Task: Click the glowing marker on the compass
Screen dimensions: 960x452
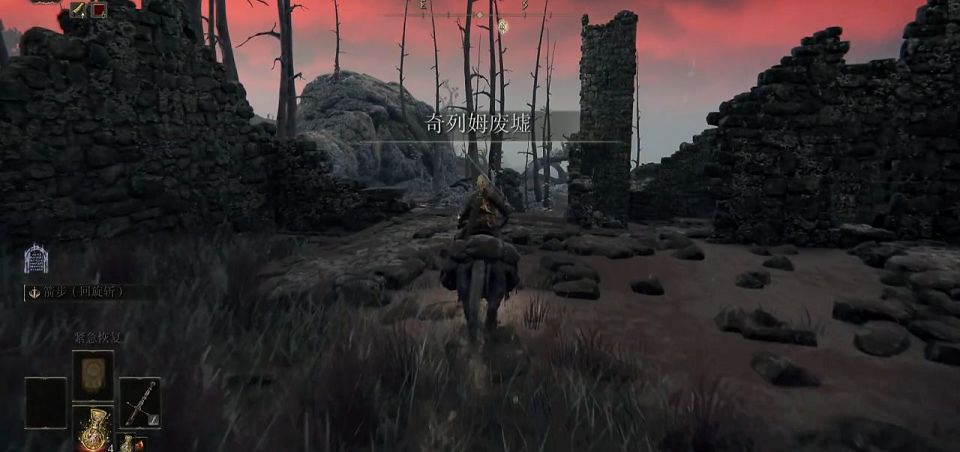Action: [502, 25]
